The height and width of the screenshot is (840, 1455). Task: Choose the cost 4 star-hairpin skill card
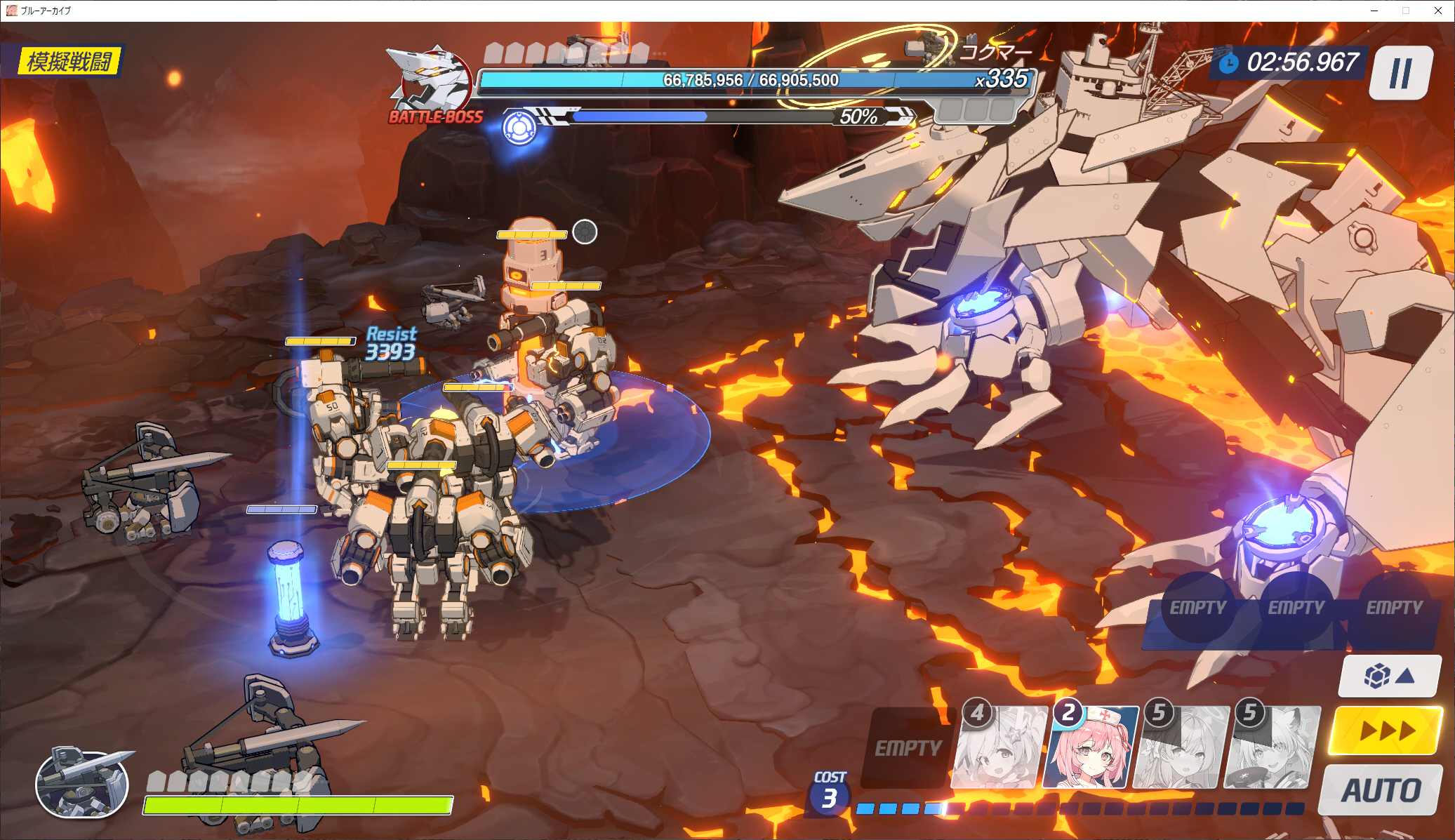tap(999, 748)
